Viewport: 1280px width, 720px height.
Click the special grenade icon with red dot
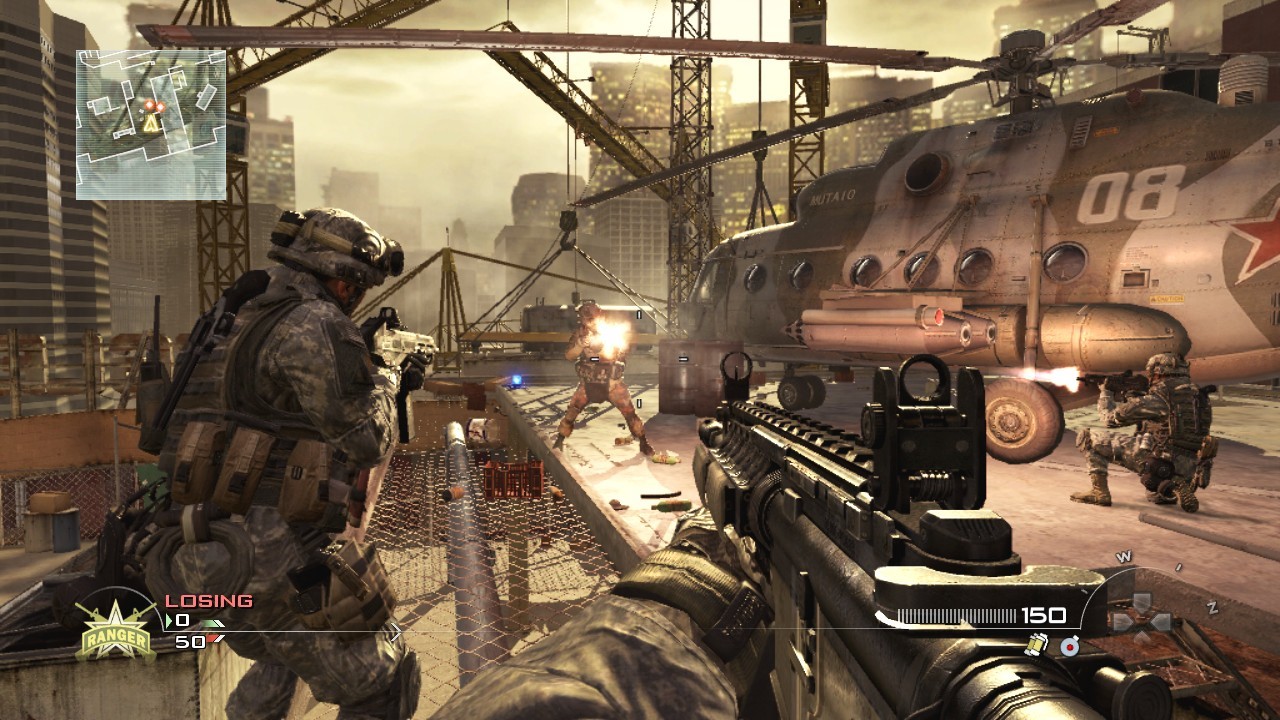click(1070, 647)
